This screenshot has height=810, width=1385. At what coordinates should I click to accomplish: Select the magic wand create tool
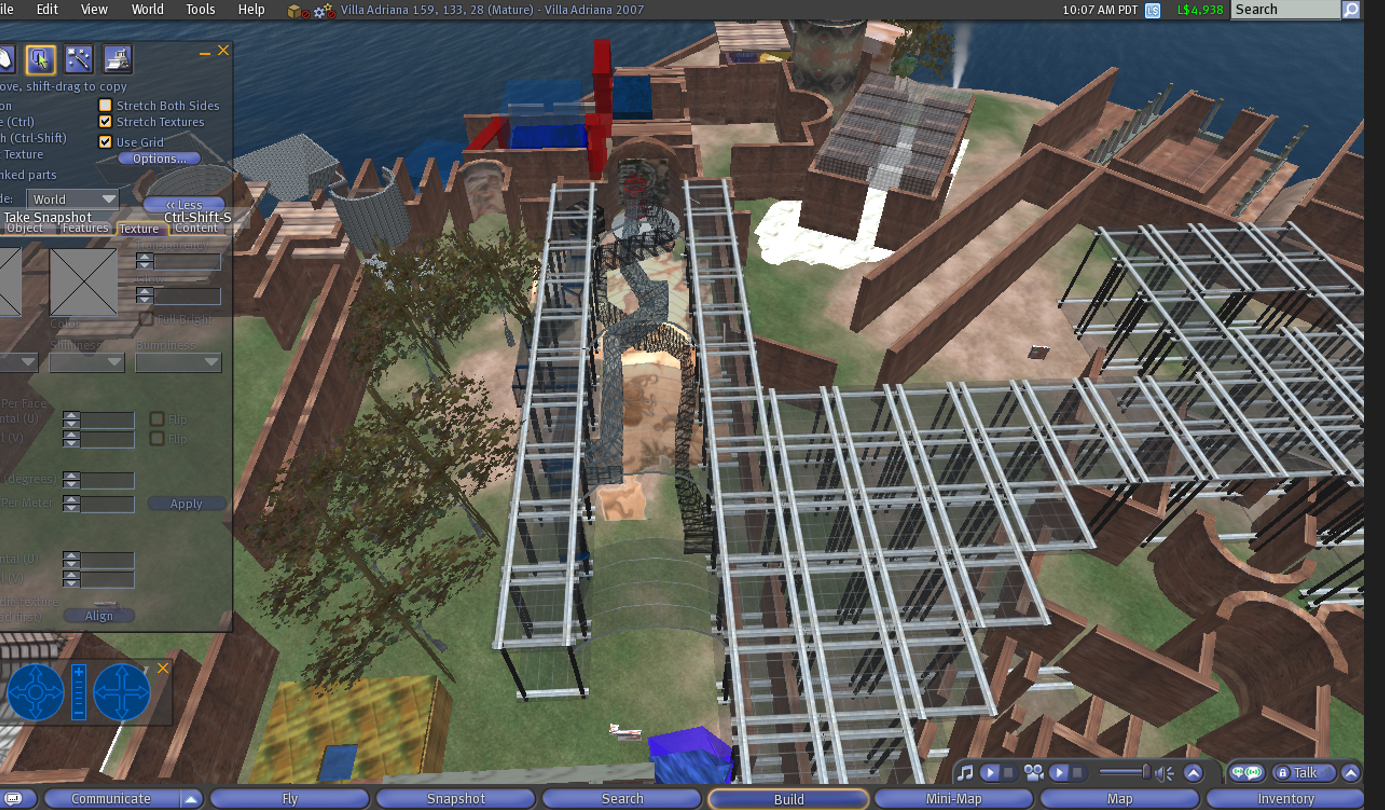(x=79, y=60)
